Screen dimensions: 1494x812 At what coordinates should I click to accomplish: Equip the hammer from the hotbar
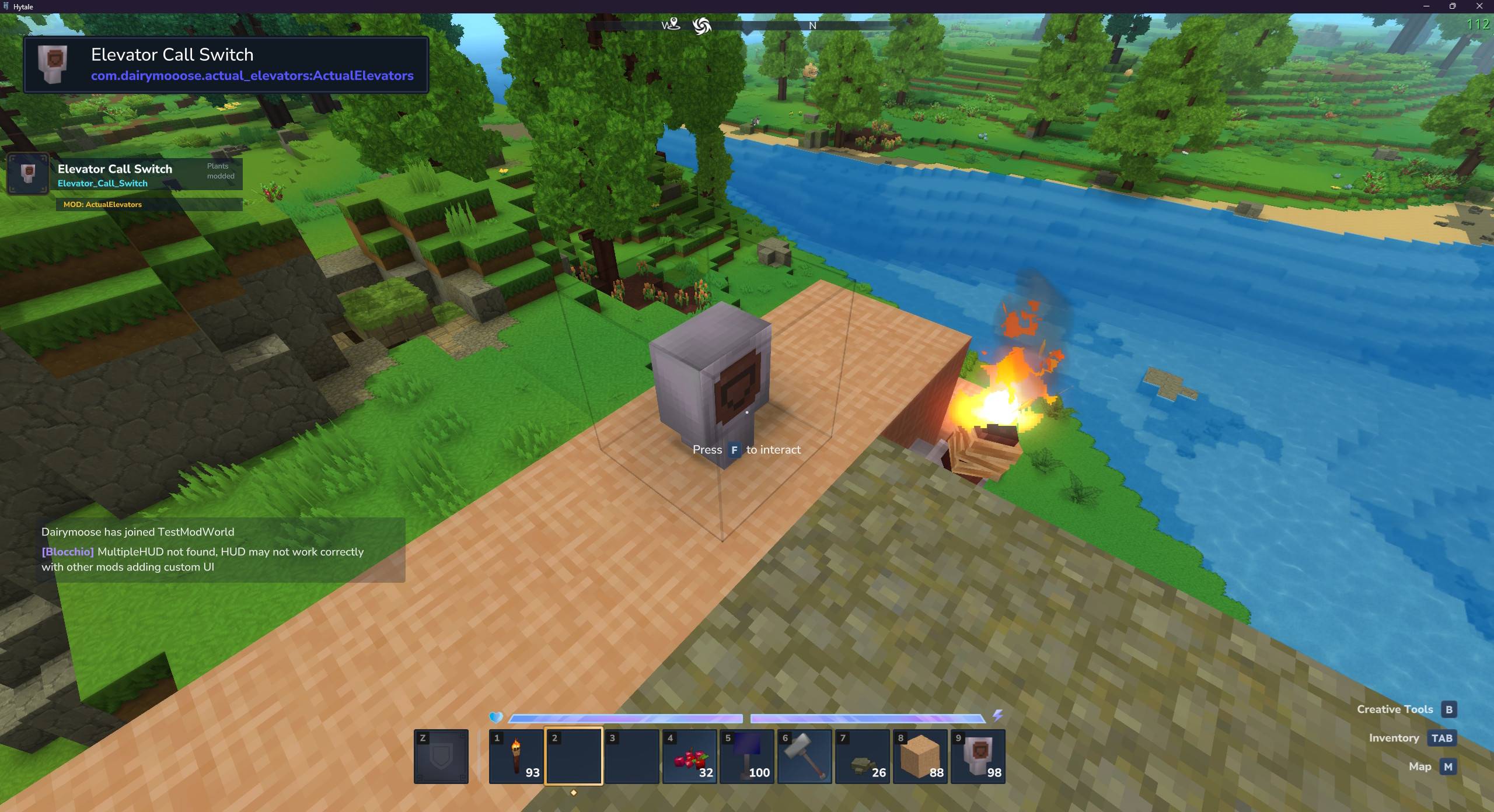(x=804, y=756)
